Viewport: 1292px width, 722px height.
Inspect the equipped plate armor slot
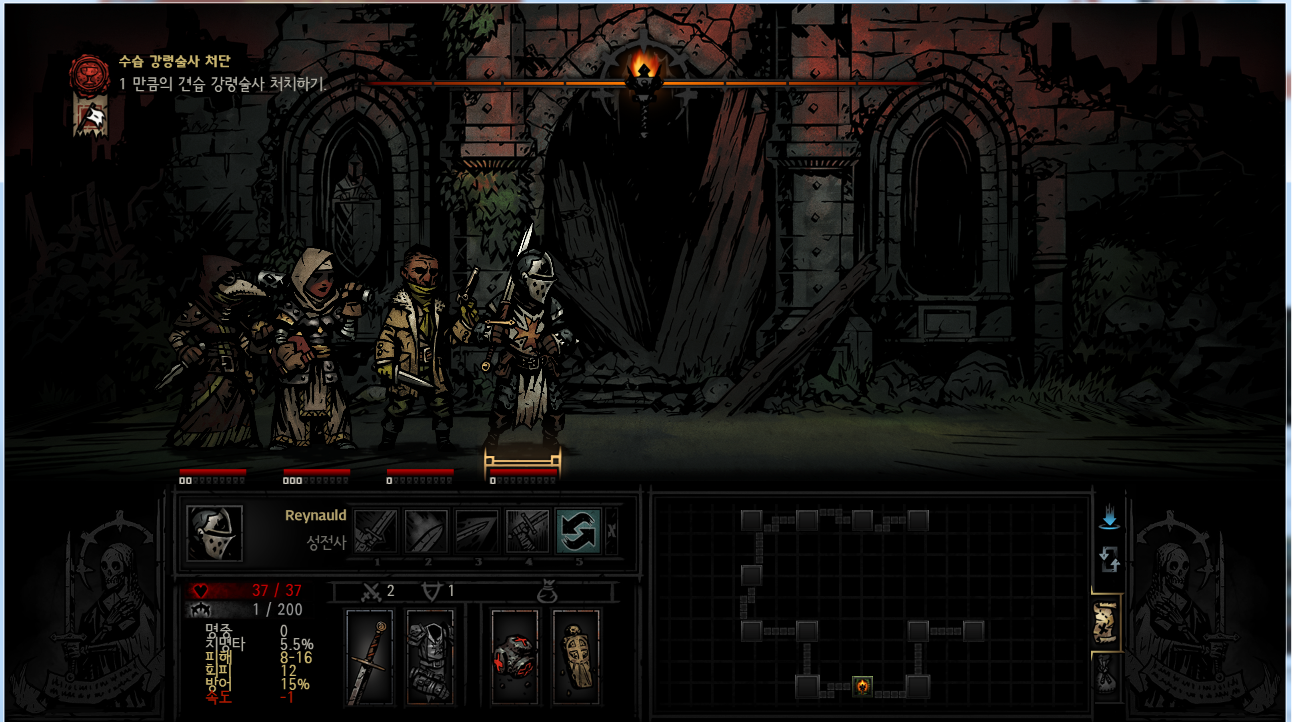tap(430, 657)
